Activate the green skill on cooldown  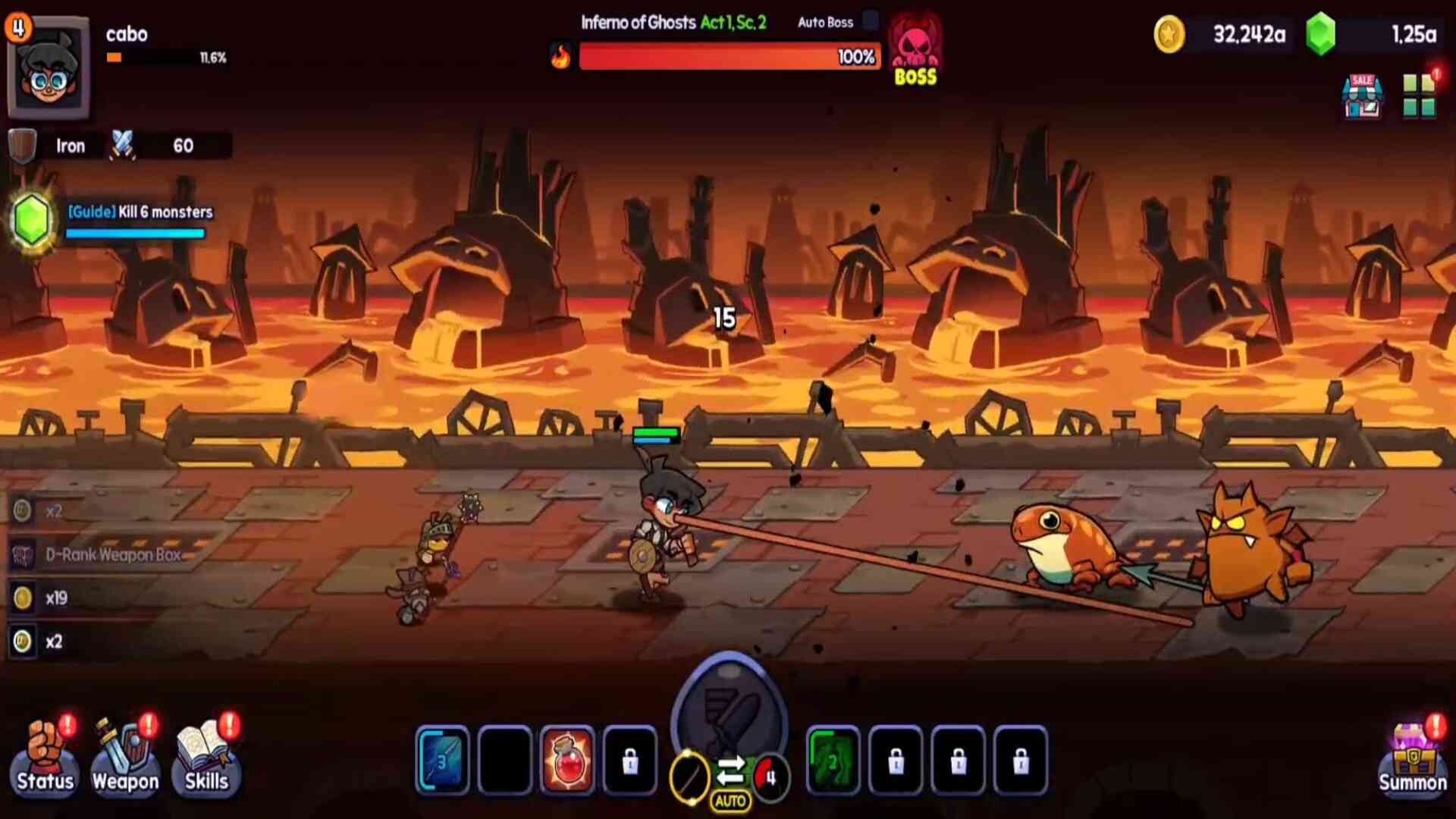coord(833,760)
